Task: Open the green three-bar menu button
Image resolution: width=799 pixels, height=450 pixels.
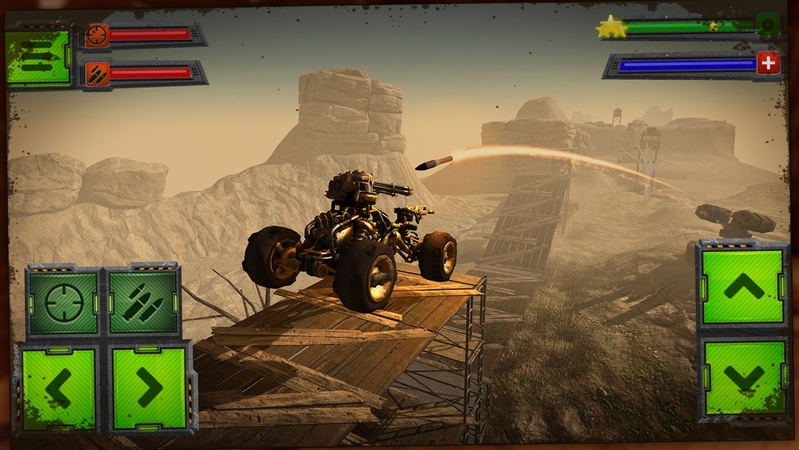Action: click(38, 56)
